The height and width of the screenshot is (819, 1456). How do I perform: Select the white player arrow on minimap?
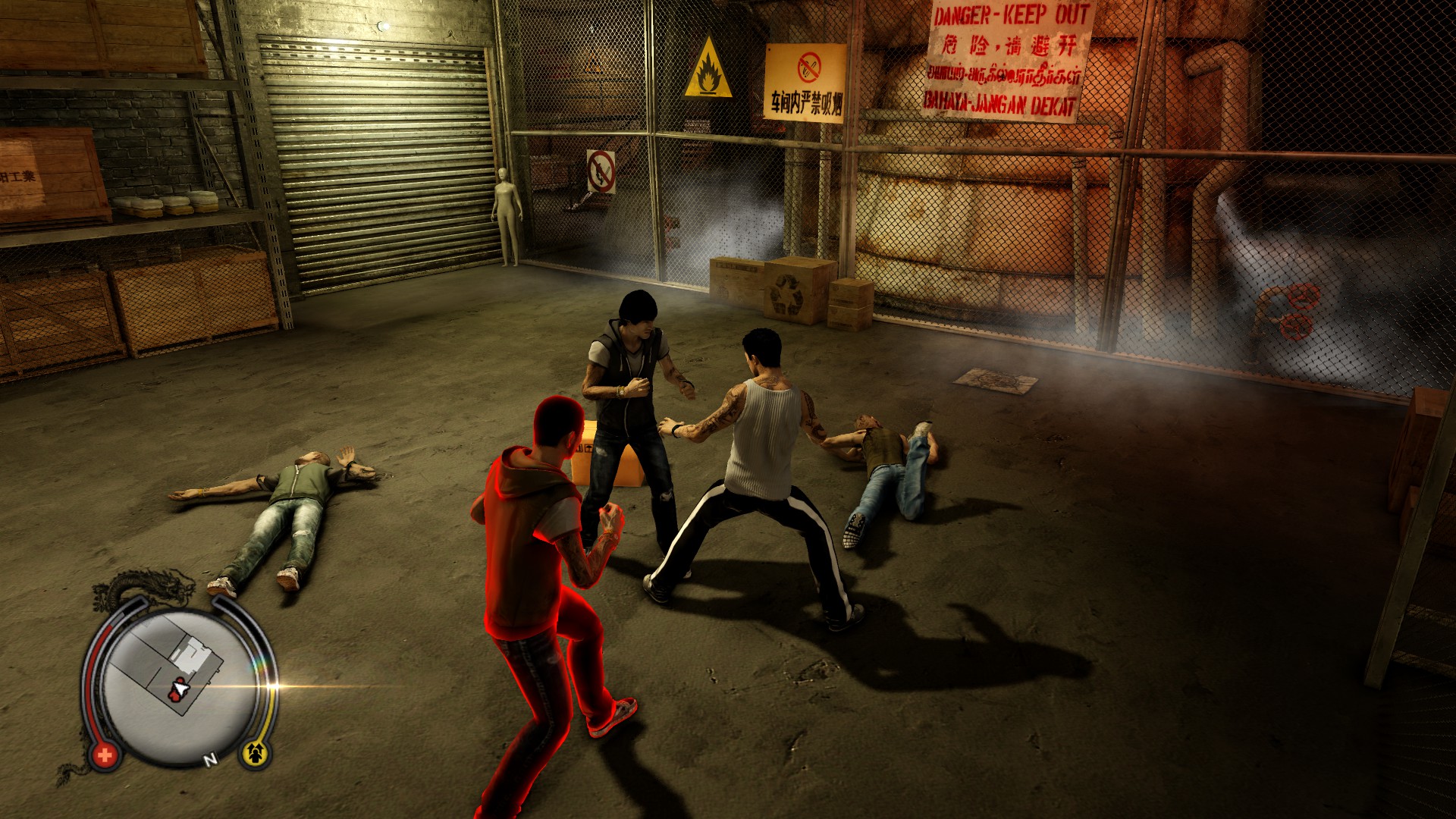pos(180,689)
